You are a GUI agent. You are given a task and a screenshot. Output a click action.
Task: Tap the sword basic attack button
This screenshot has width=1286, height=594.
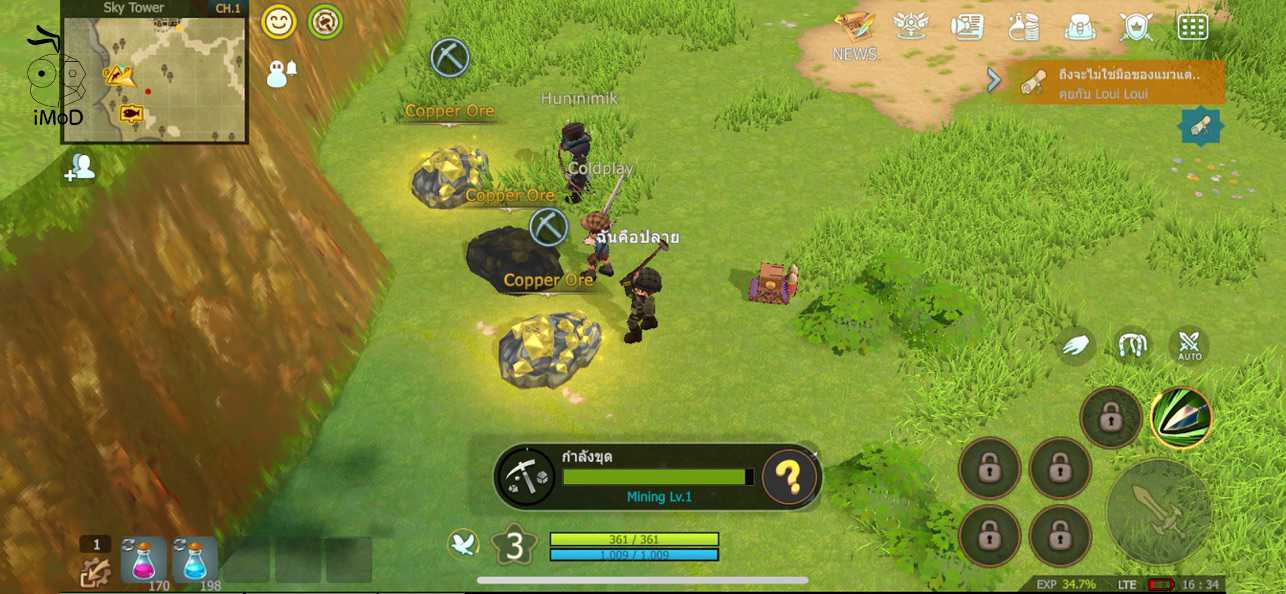coord(1159,511)
